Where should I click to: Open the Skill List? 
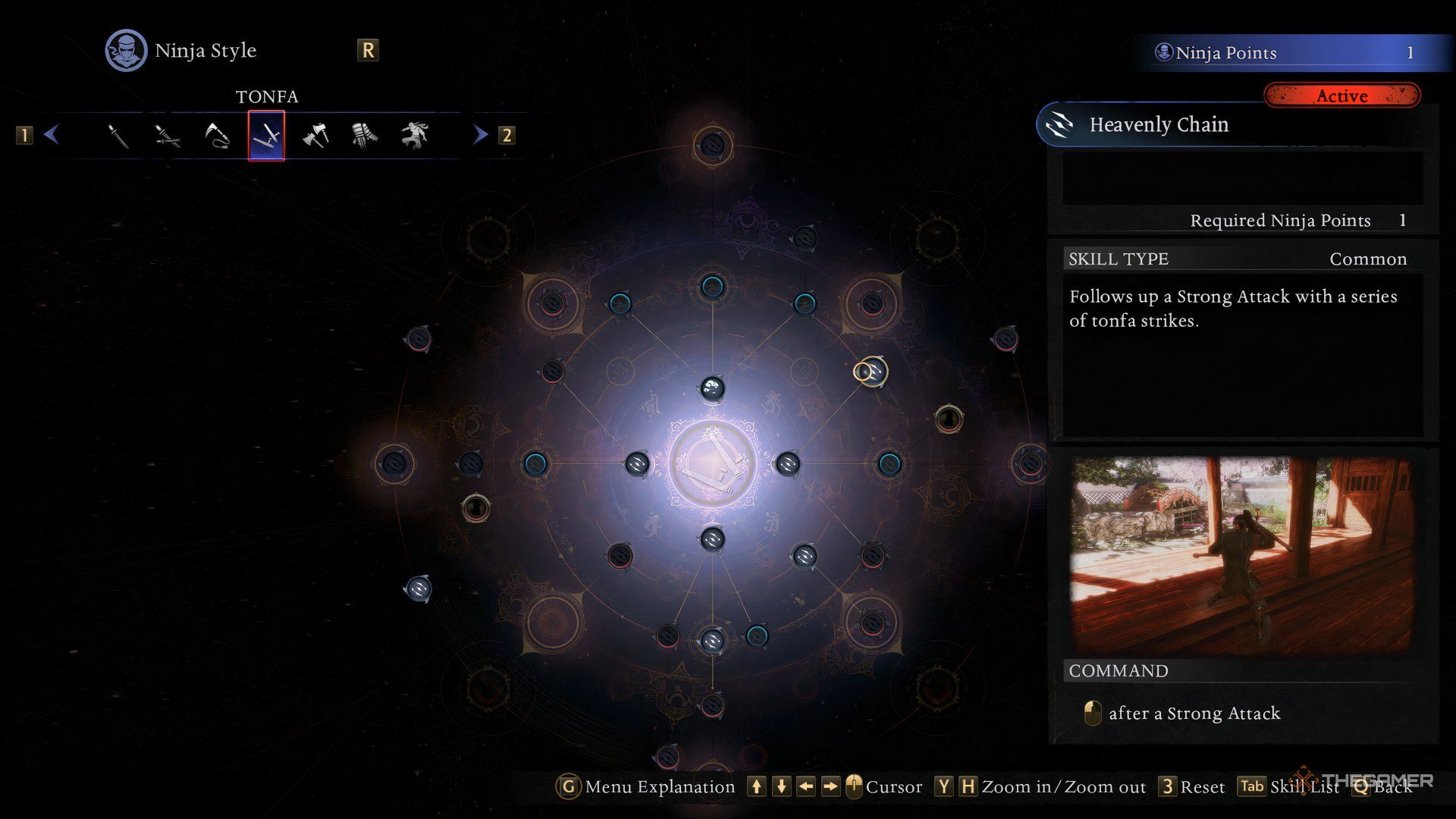click(1289, 786)
